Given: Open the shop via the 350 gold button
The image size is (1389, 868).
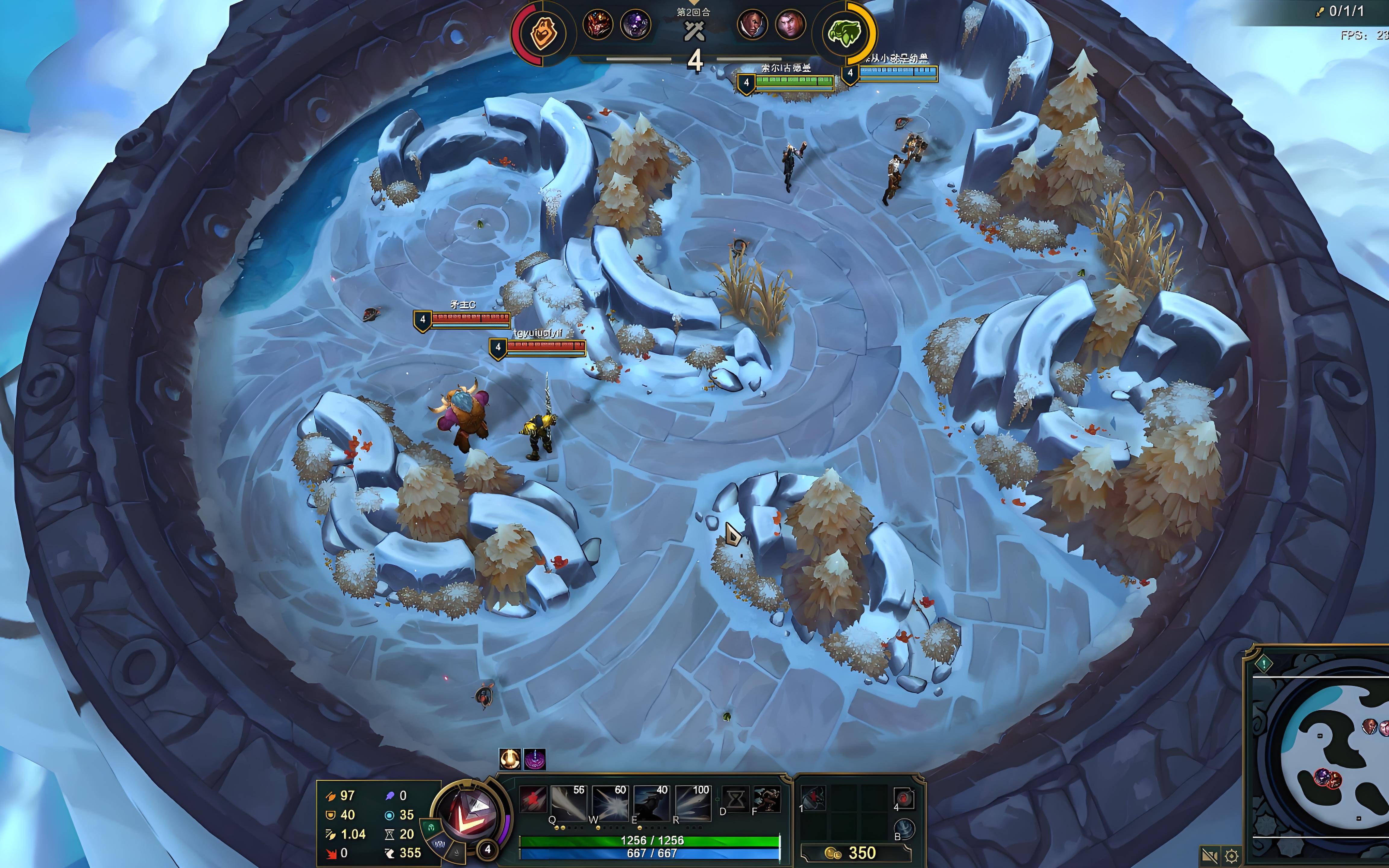Looking at the screenshot, I should 855,853.
